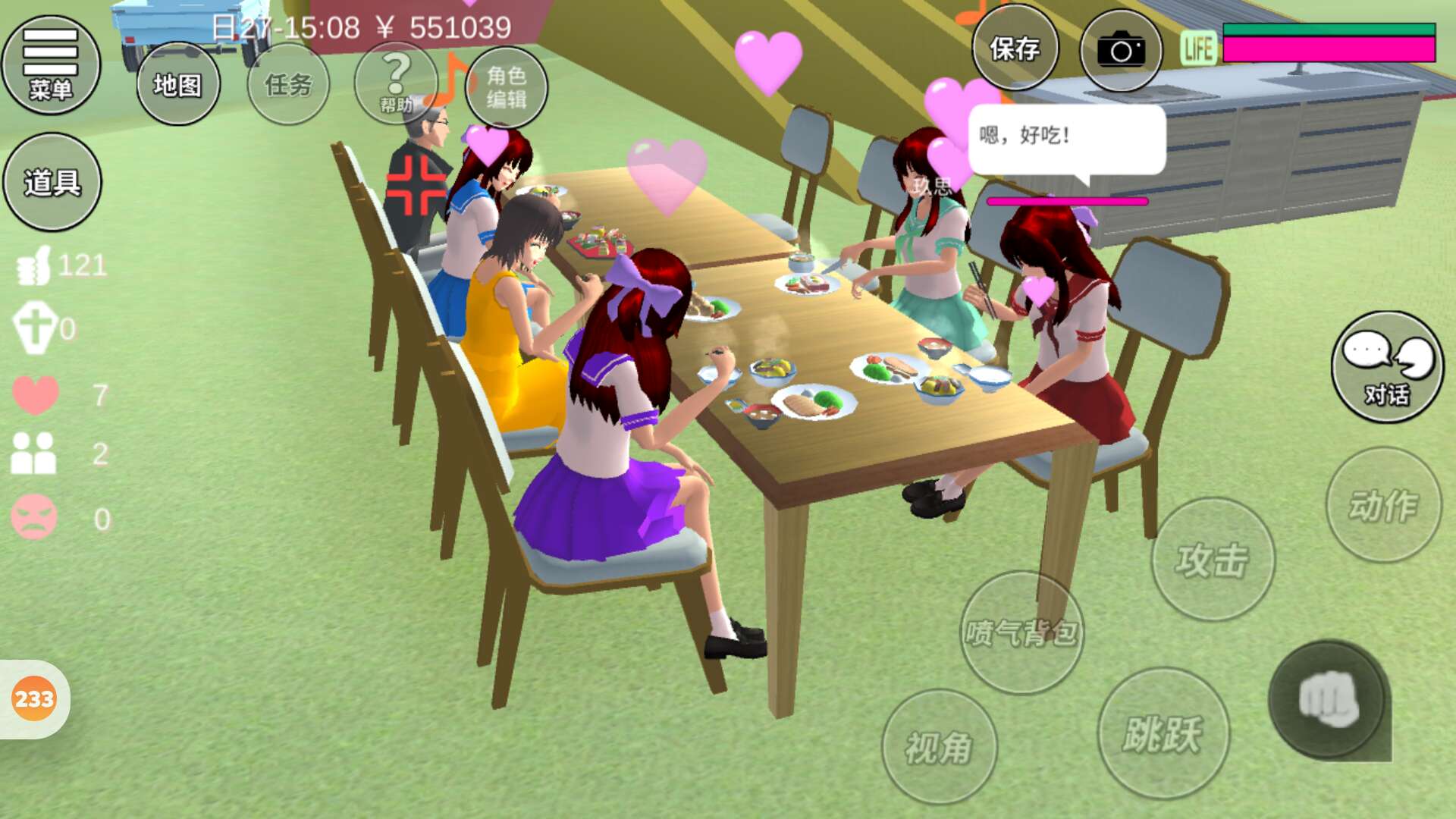
Task: Open the 菜单 hamburger menu
Action: click(51, 65)
